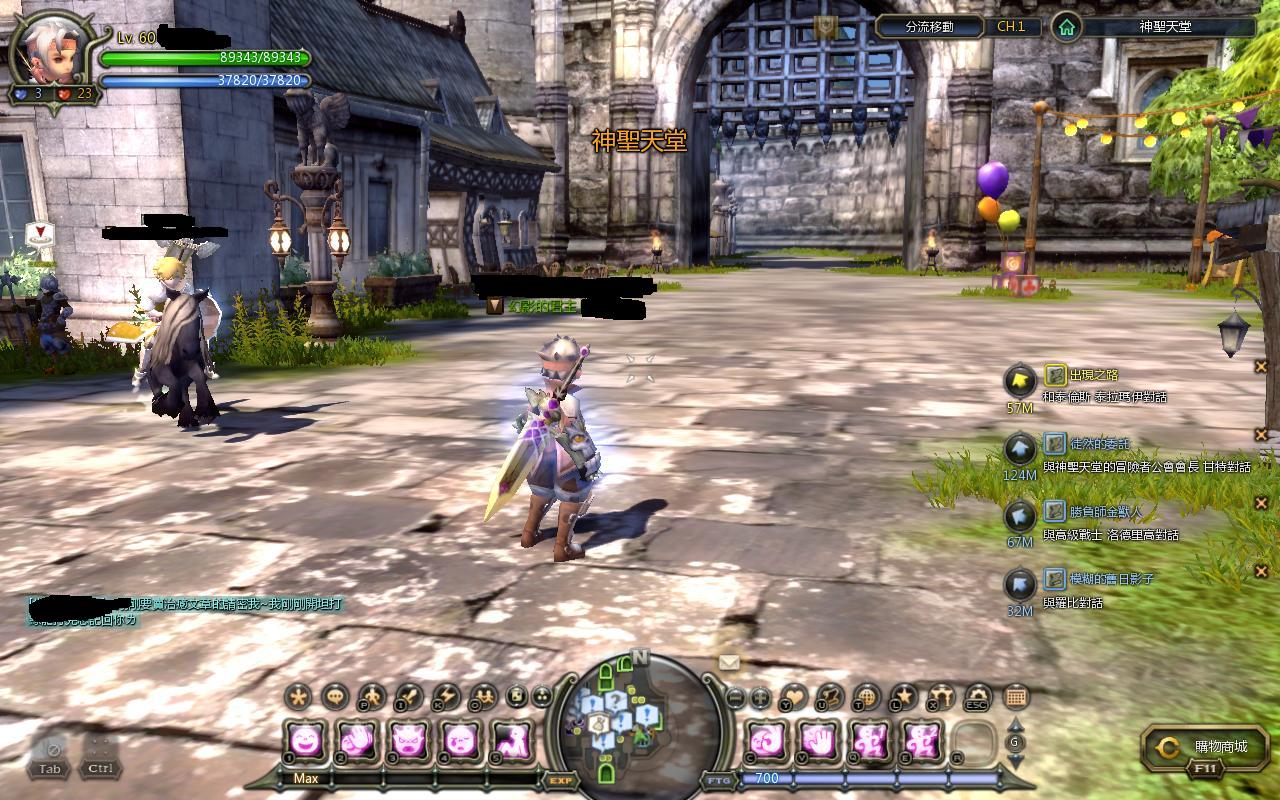1280x800 pixels.
Task: Close the 出現之路 quest tracker
Action: [1261, 367]
